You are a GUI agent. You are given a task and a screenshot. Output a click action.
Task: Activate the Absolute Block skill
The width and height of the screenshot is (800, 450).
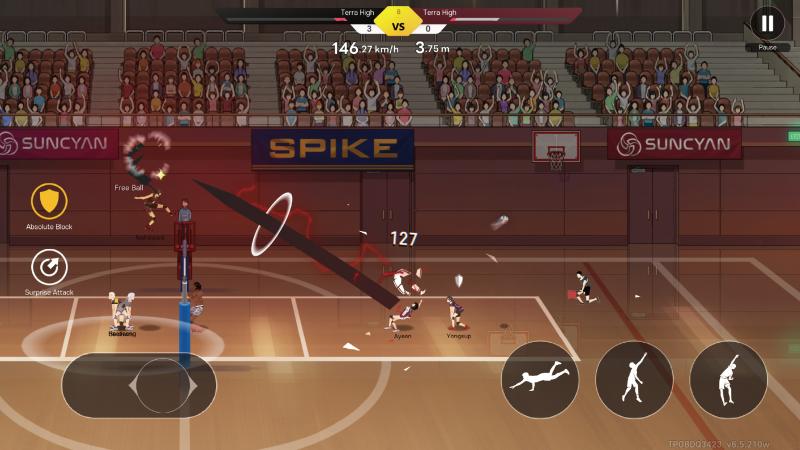pyautogui.click(x=49, y=201)
